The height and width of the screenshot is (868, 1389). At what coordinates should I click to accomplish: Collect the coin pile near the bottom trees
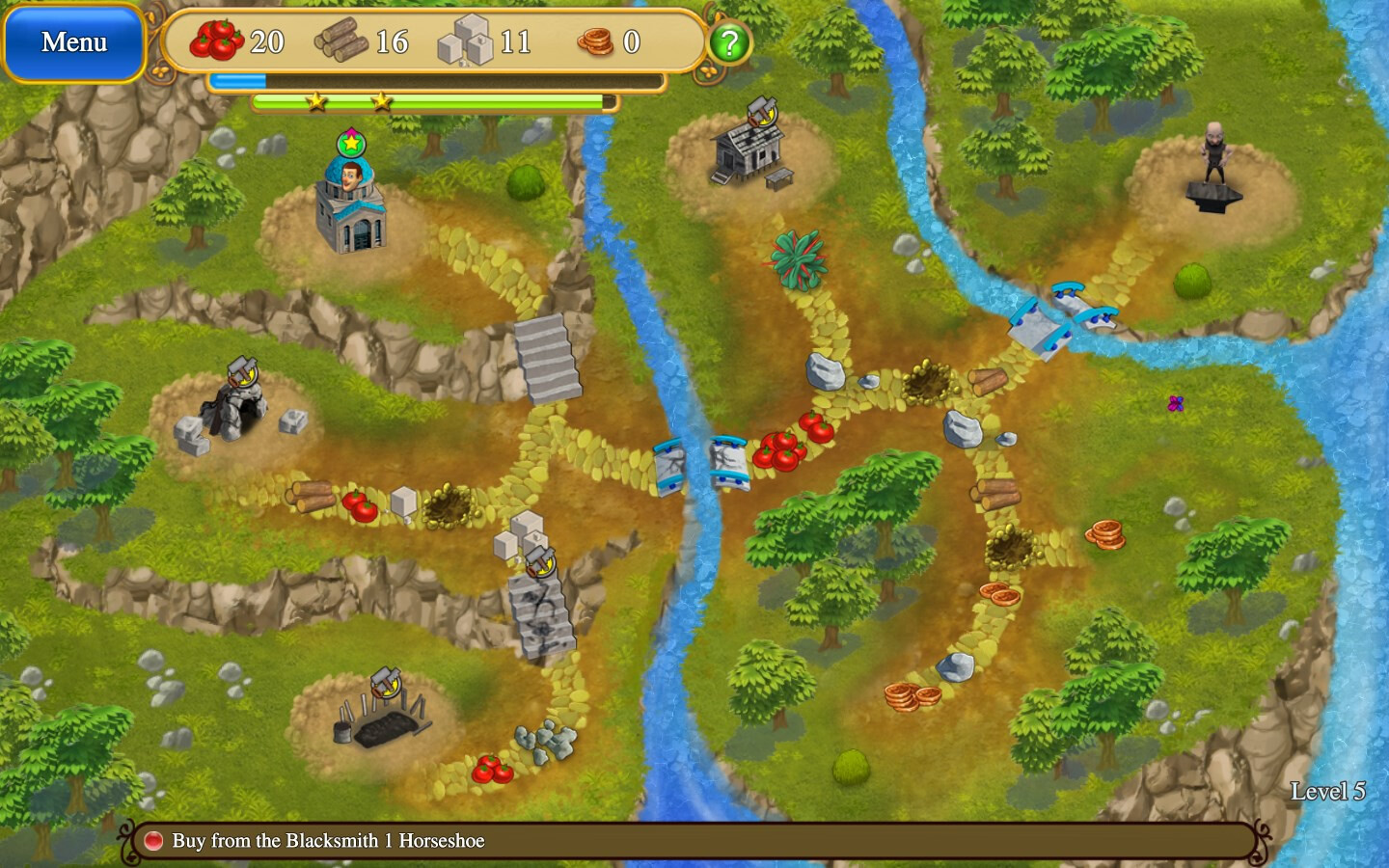click(x=911, y=697)
